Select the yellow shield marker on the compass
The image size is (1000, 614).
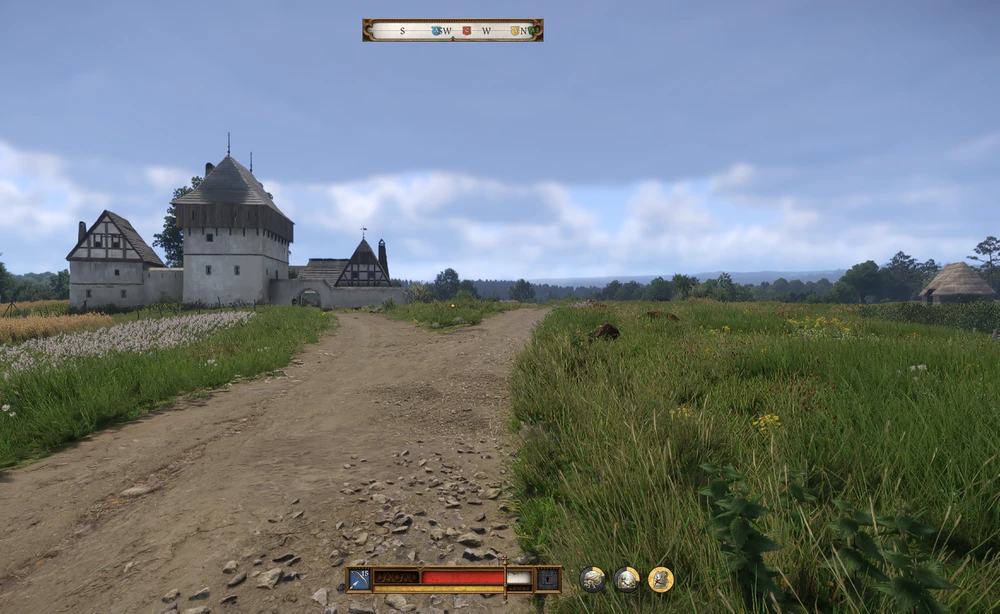coord(515,31)
